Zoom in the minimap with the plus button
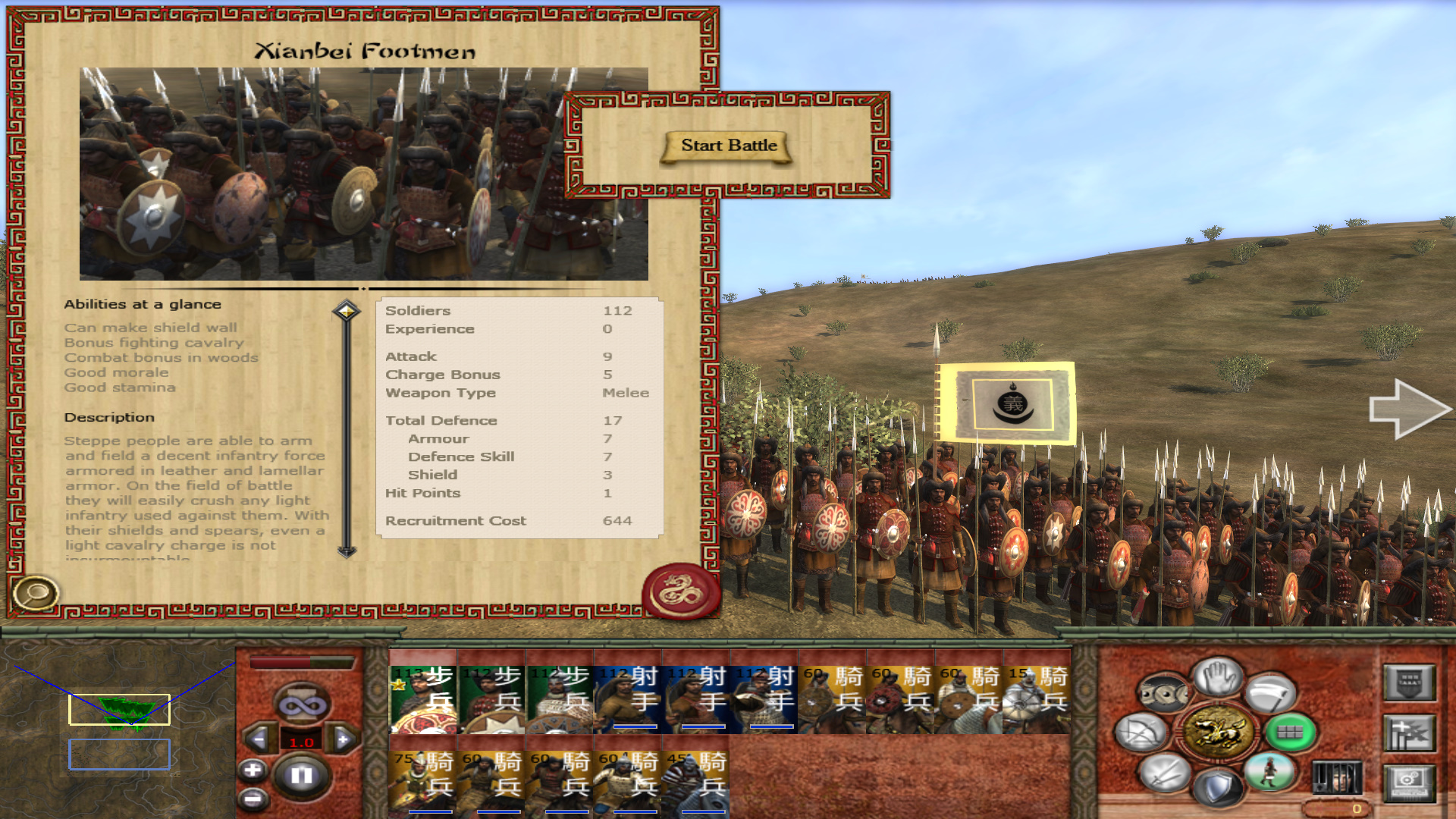1456x819 pixels. point(253,770)
